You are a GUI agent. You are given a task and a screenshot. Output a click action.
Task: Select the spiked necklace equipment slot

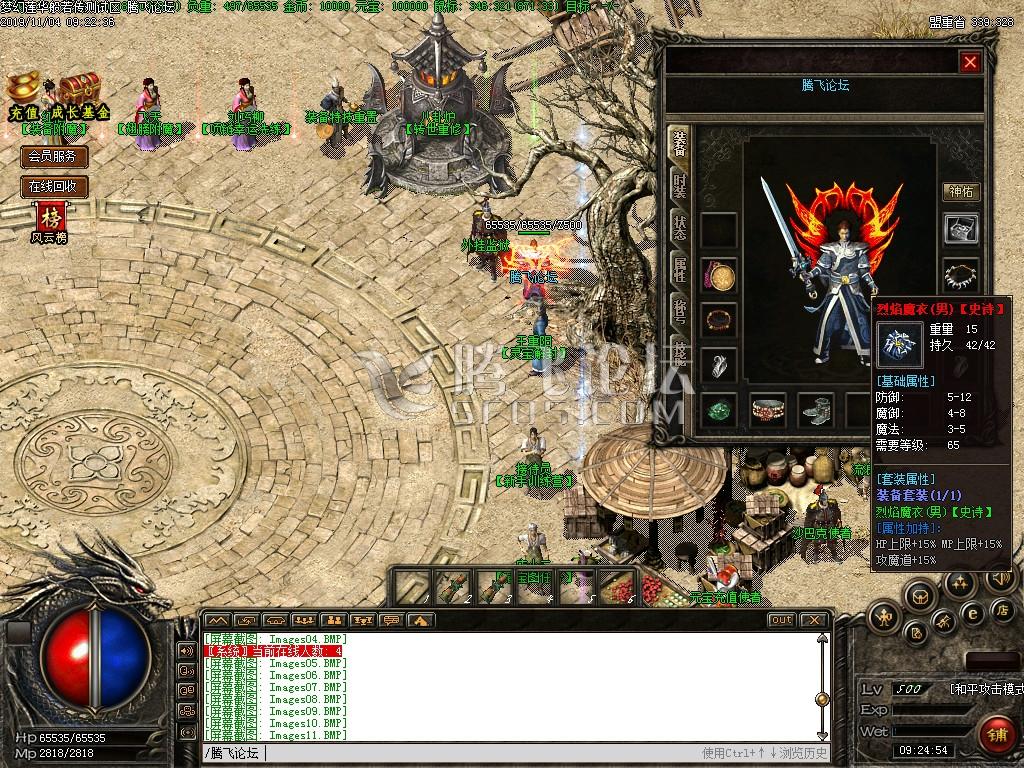tap(961, 273)
